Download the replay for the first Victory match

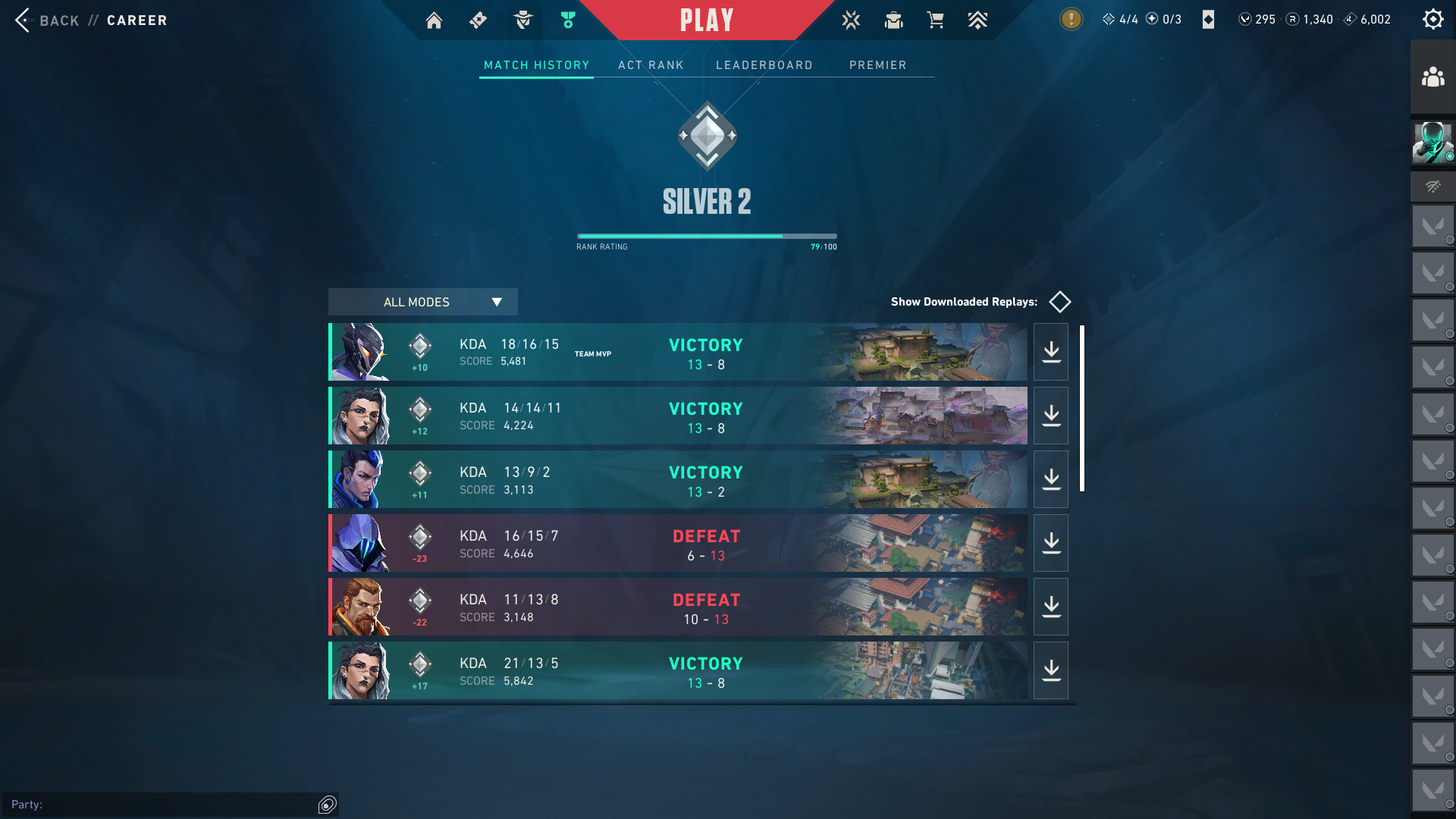(x=1050, y=351)
